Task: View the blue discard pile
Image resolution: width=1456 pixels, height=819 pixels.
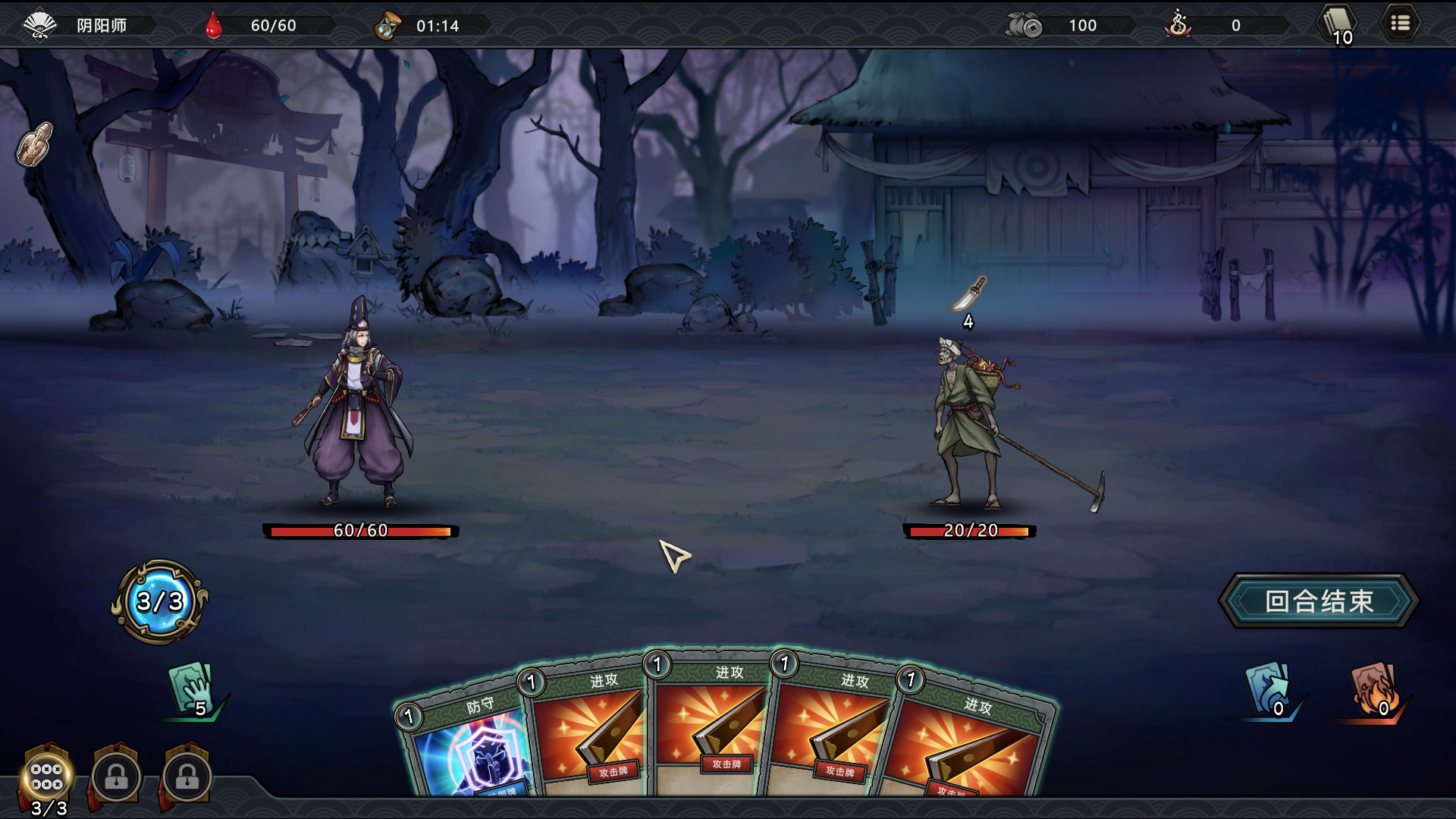Action: click(x=1268, y=689)
